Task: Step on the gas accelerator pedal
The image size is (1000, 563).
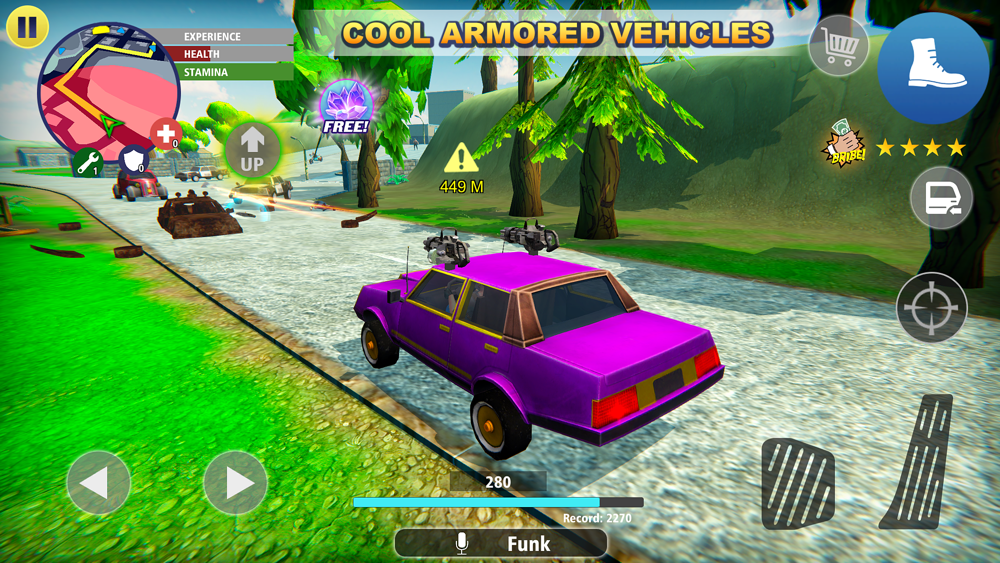Action: 917,461
